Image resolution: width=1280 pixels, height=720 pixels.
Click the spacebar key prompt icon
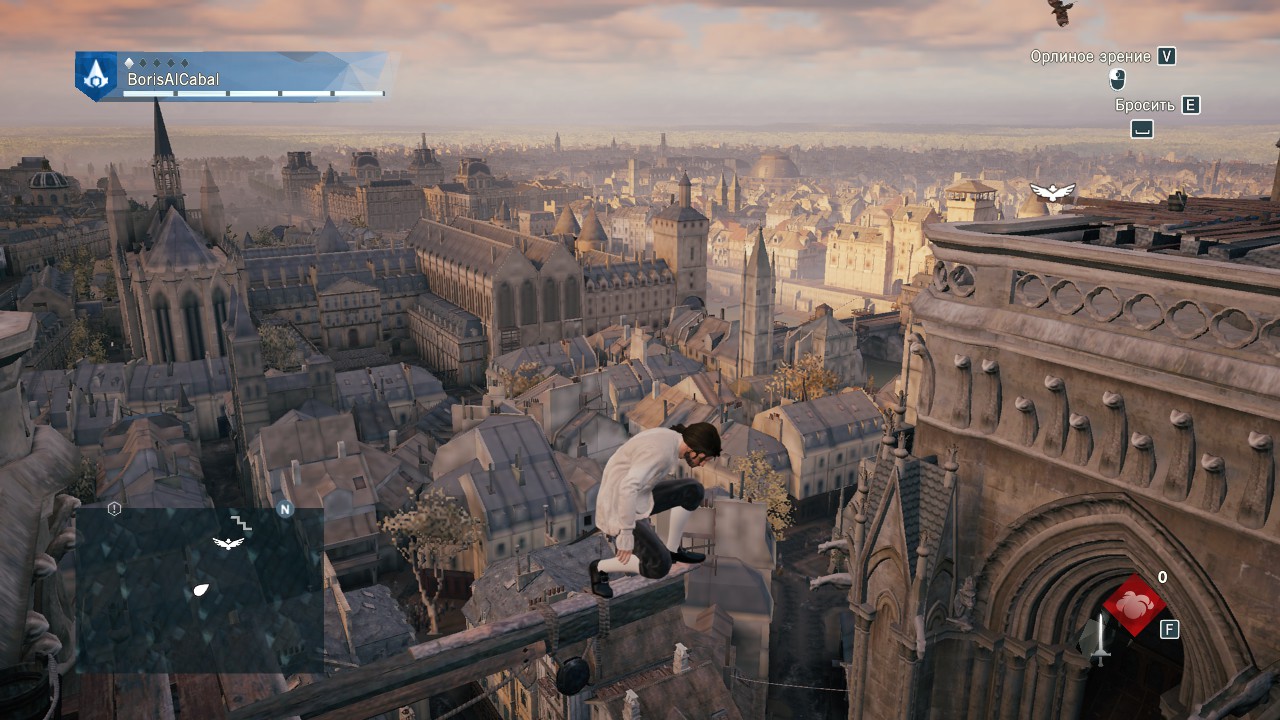tap(1142, 128)
